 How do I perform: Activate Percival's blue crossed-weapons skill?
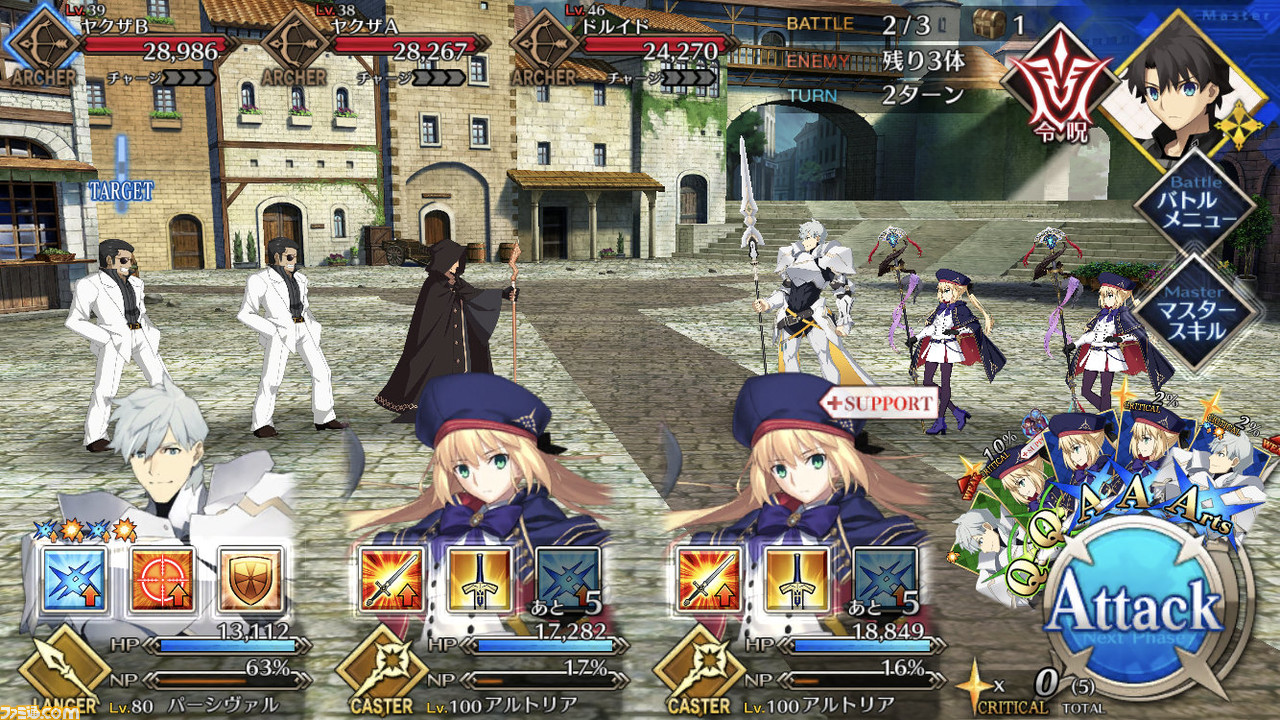point(74,579)
